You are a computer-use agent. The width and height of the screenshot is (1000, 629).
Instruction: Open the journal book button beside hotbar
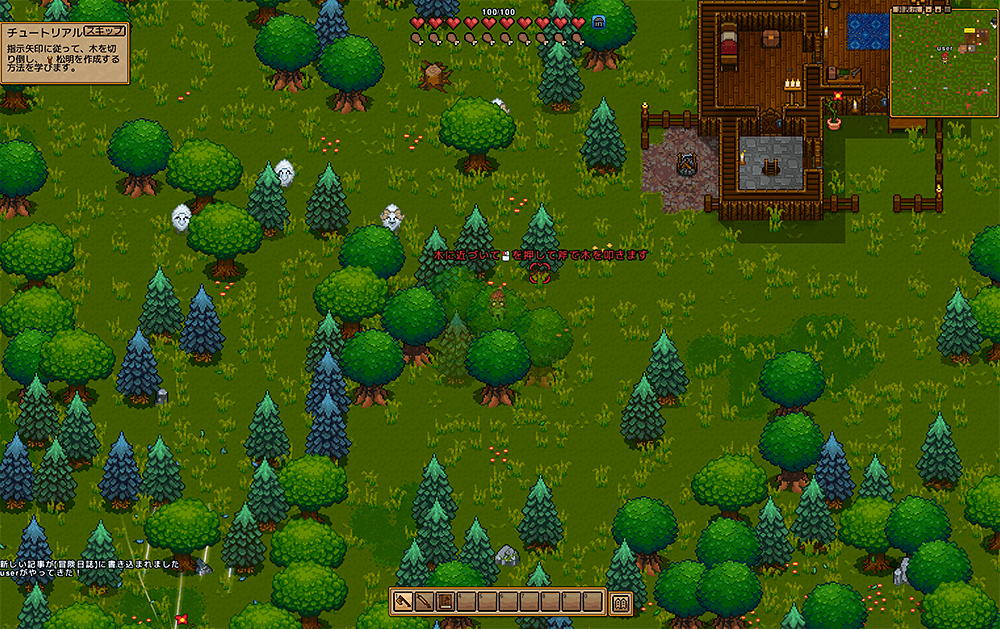click(x=620, y=603)
